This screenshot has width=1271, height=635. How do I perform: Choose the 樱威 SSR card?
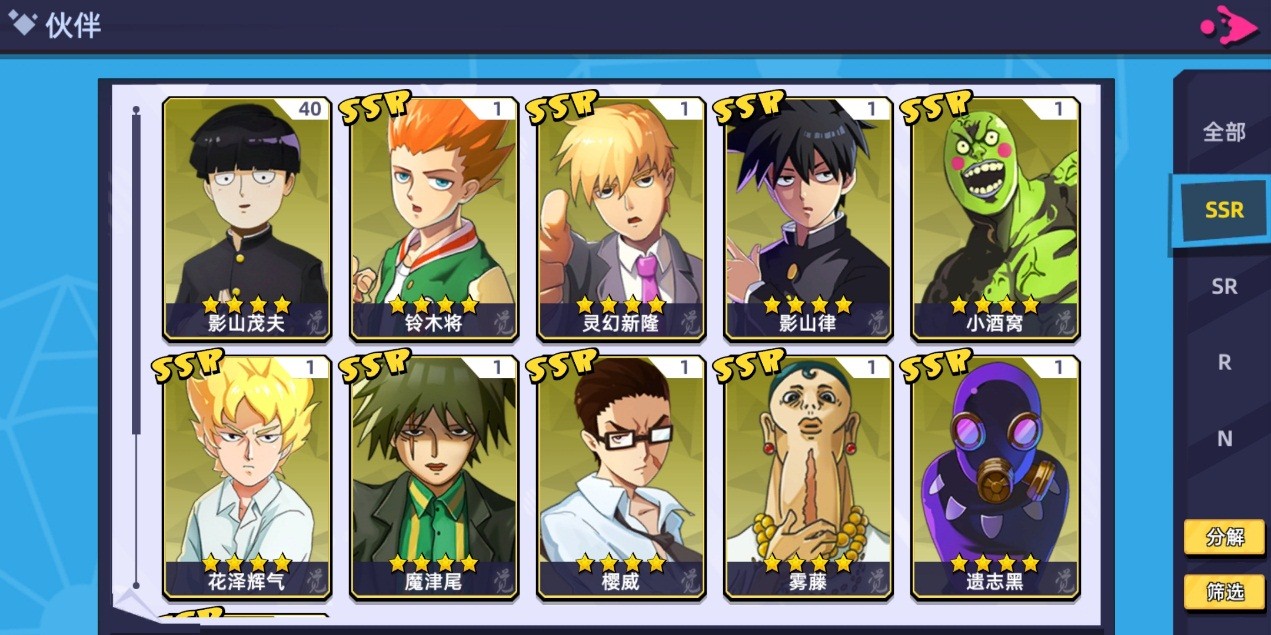[x=621, y=477]
